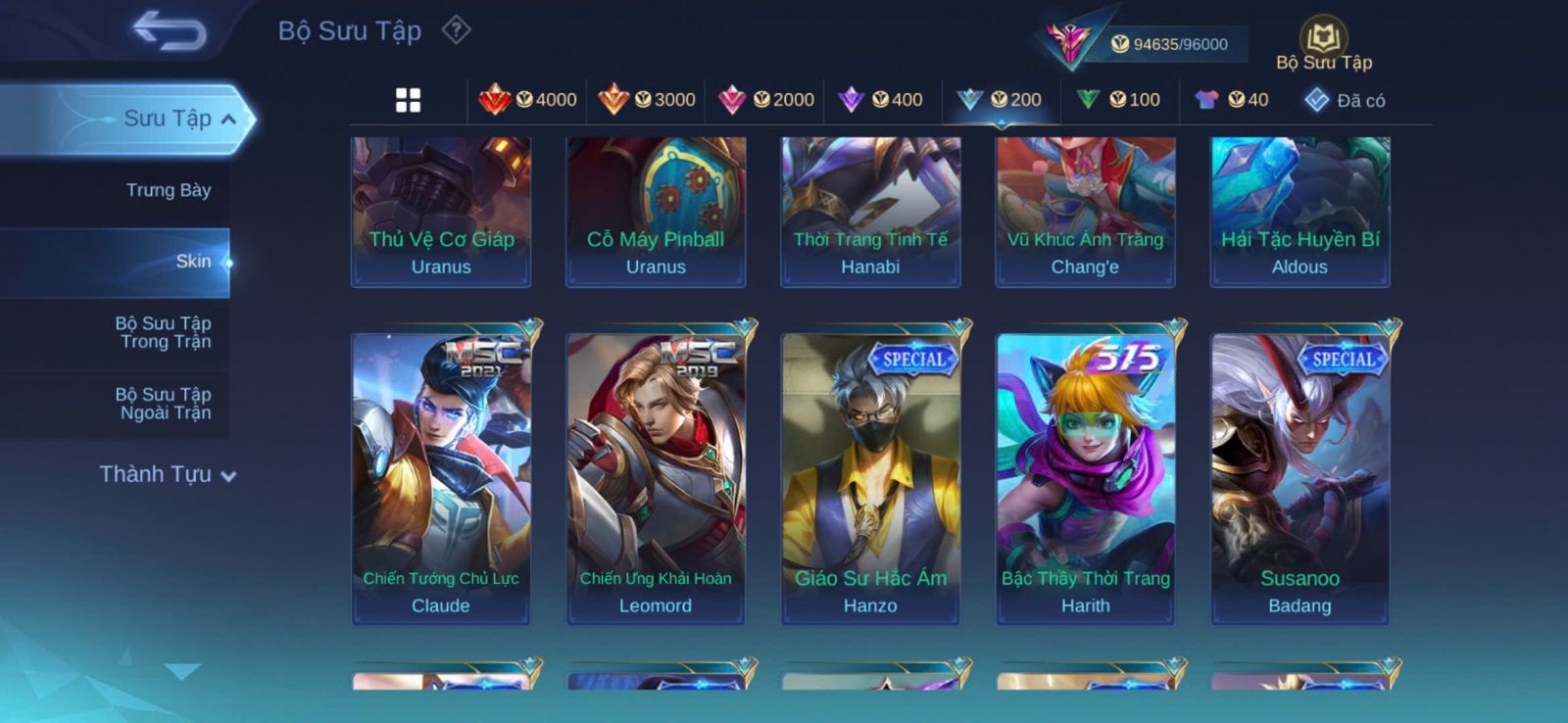
Task: Go back with the return arrow
Action: (170, 30)
